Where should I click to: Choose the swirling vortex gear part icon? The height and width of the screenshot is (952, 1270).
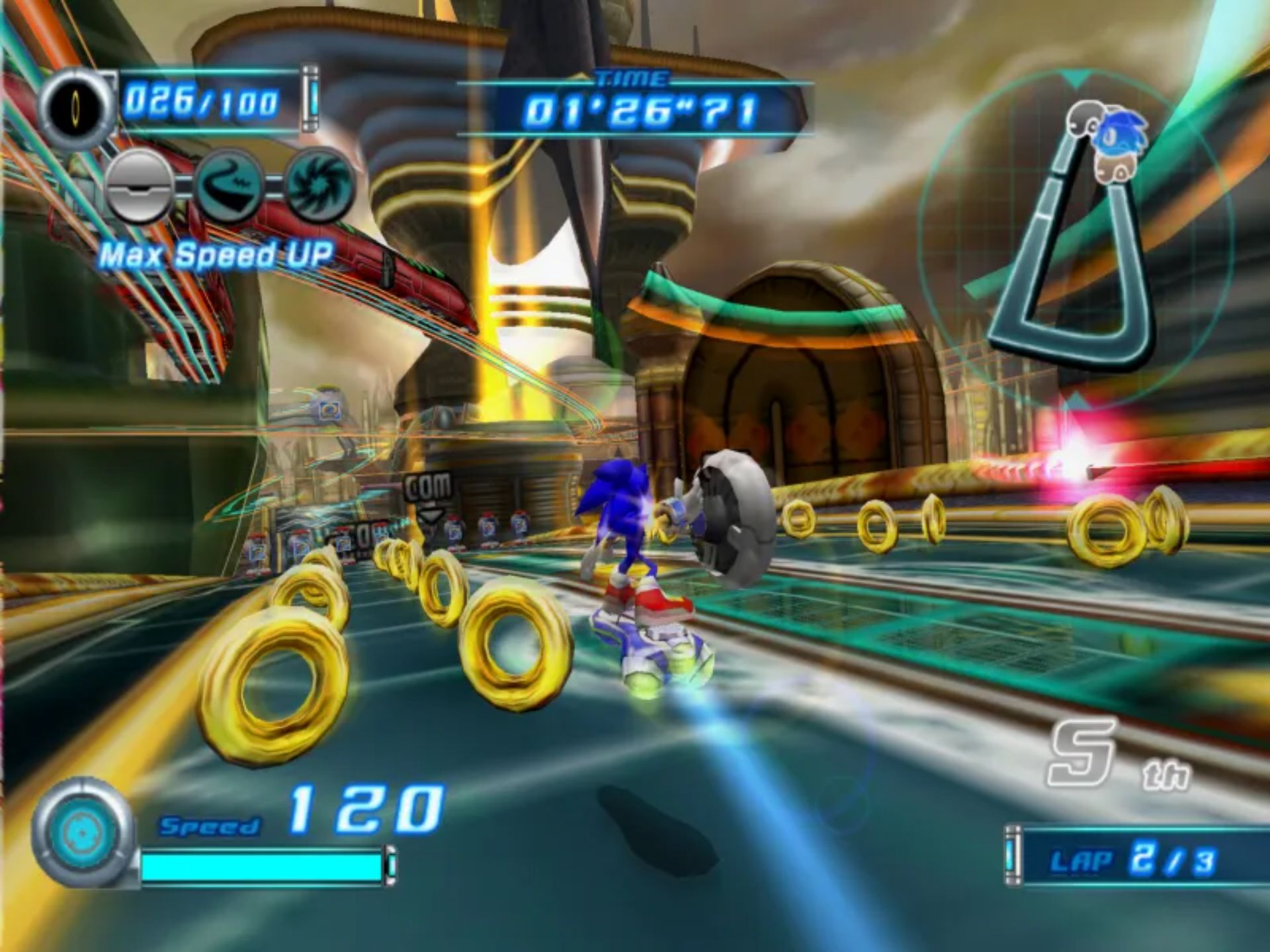(x=319, y=186)
